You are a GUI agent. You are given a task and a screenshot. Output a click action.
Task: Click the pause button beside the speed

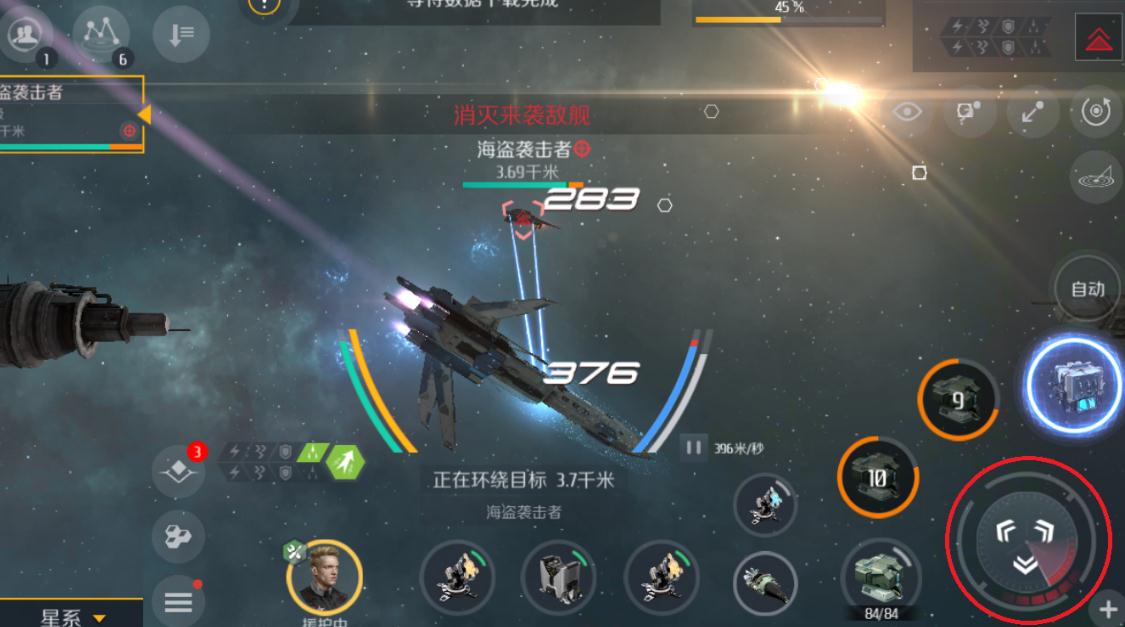693,447
